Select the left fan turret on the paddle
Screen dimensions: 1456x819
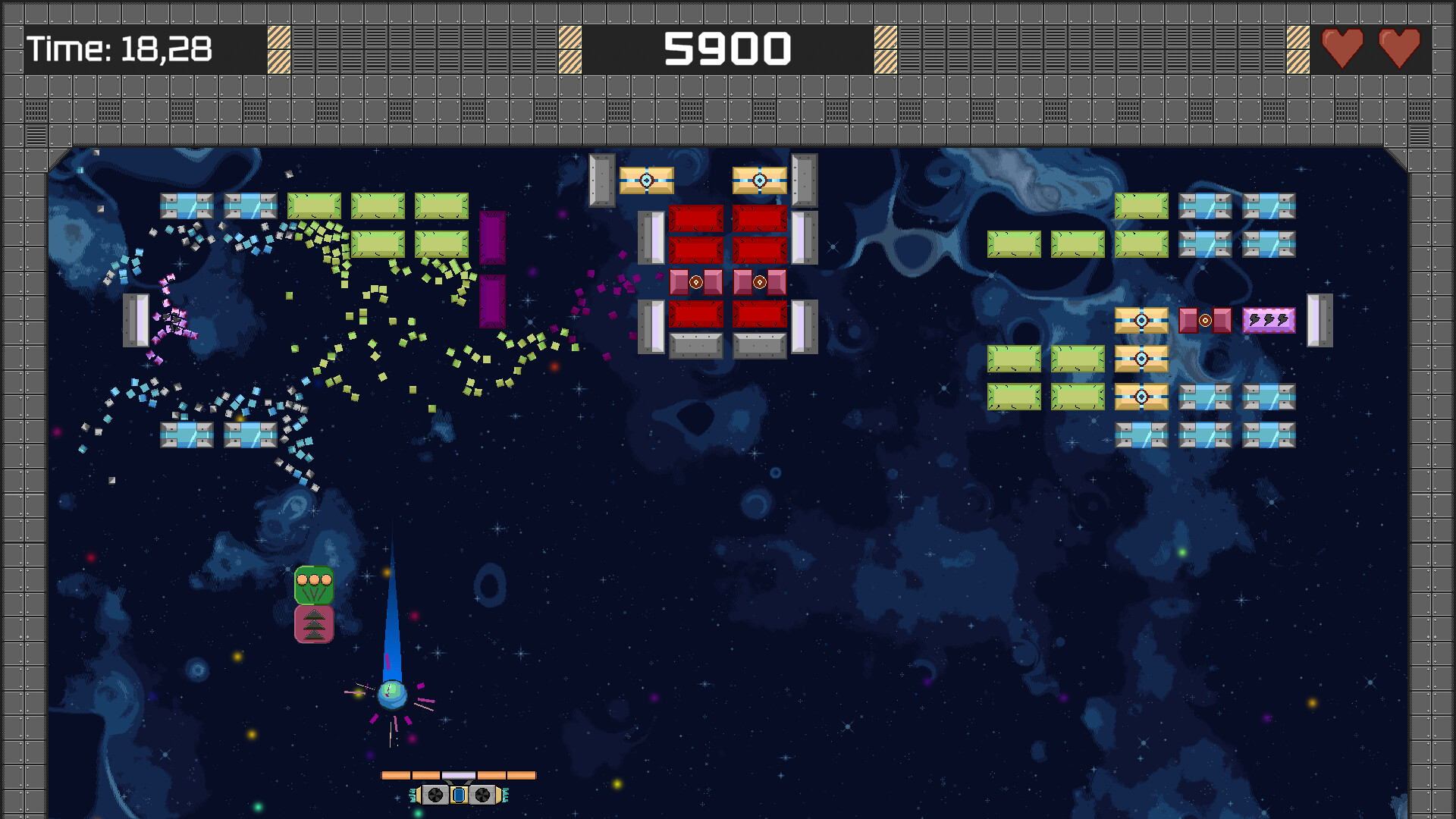434,794
